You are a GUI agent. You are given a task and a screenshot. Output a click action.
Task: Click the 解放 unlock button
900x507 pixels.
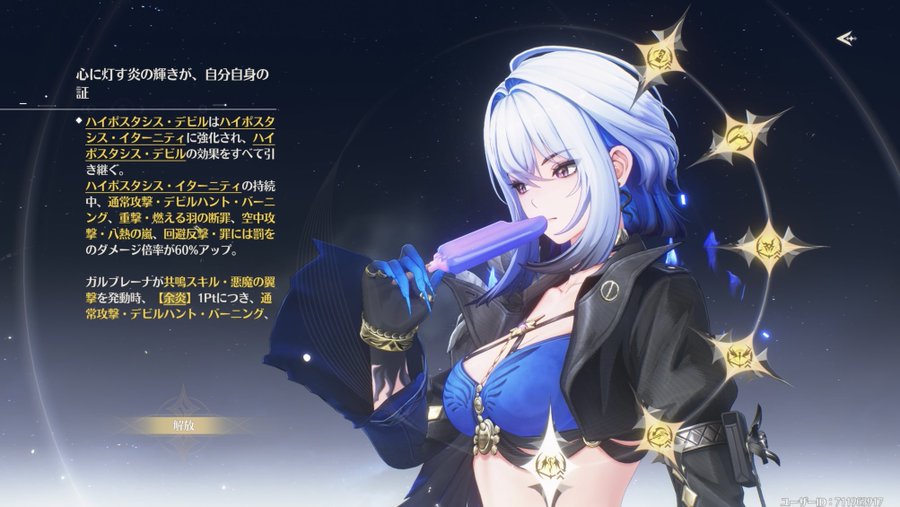[182, 425]
